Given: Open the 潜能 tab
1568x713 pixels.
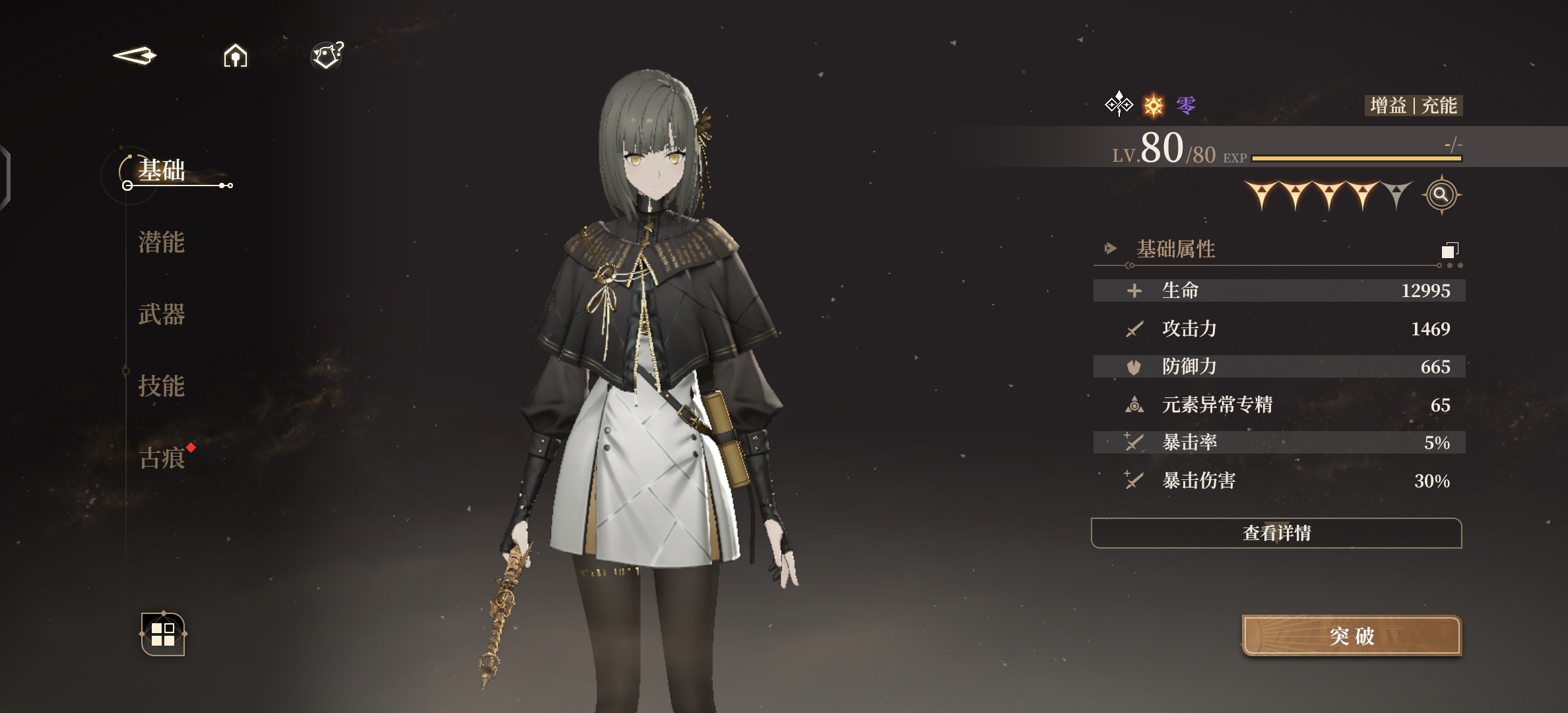Looking at the screenshot, I should (162, 242).
